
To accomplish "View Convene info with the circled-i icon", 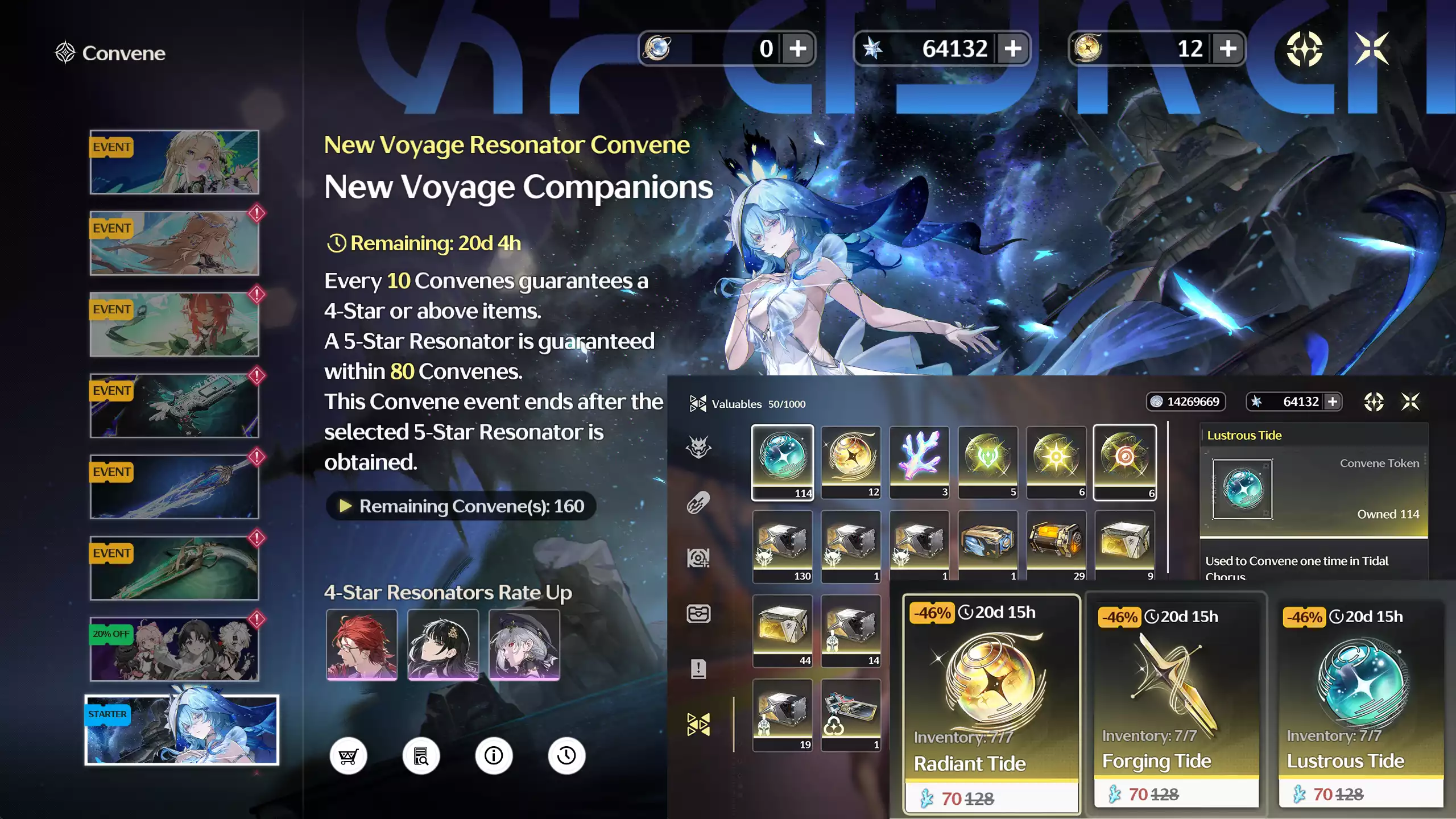I will tap(493, 755).
